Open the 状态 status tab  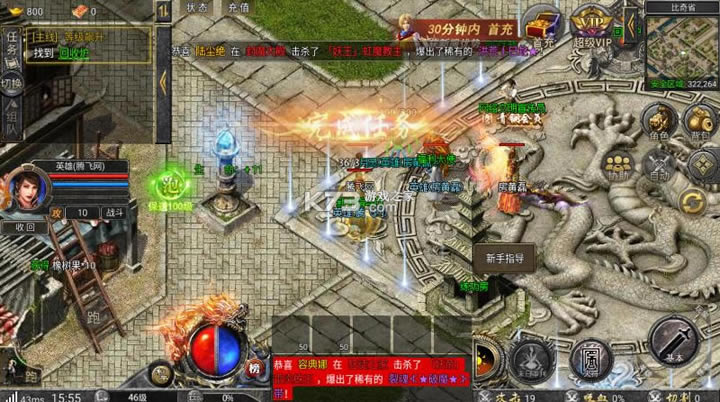tap(197, 7)
